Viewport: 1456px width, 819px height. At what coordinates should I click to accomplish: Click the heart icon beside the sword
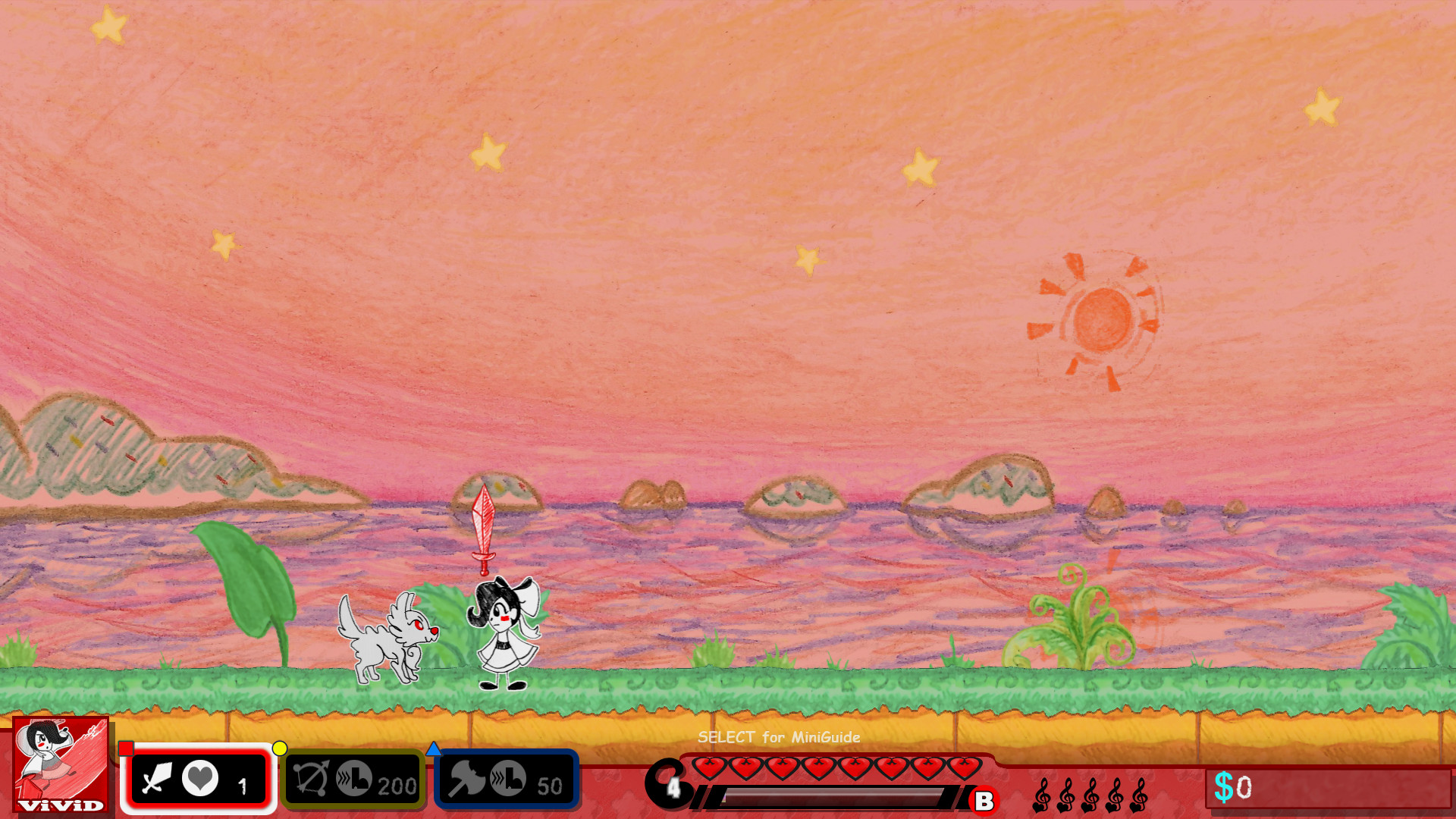(199, 775)
